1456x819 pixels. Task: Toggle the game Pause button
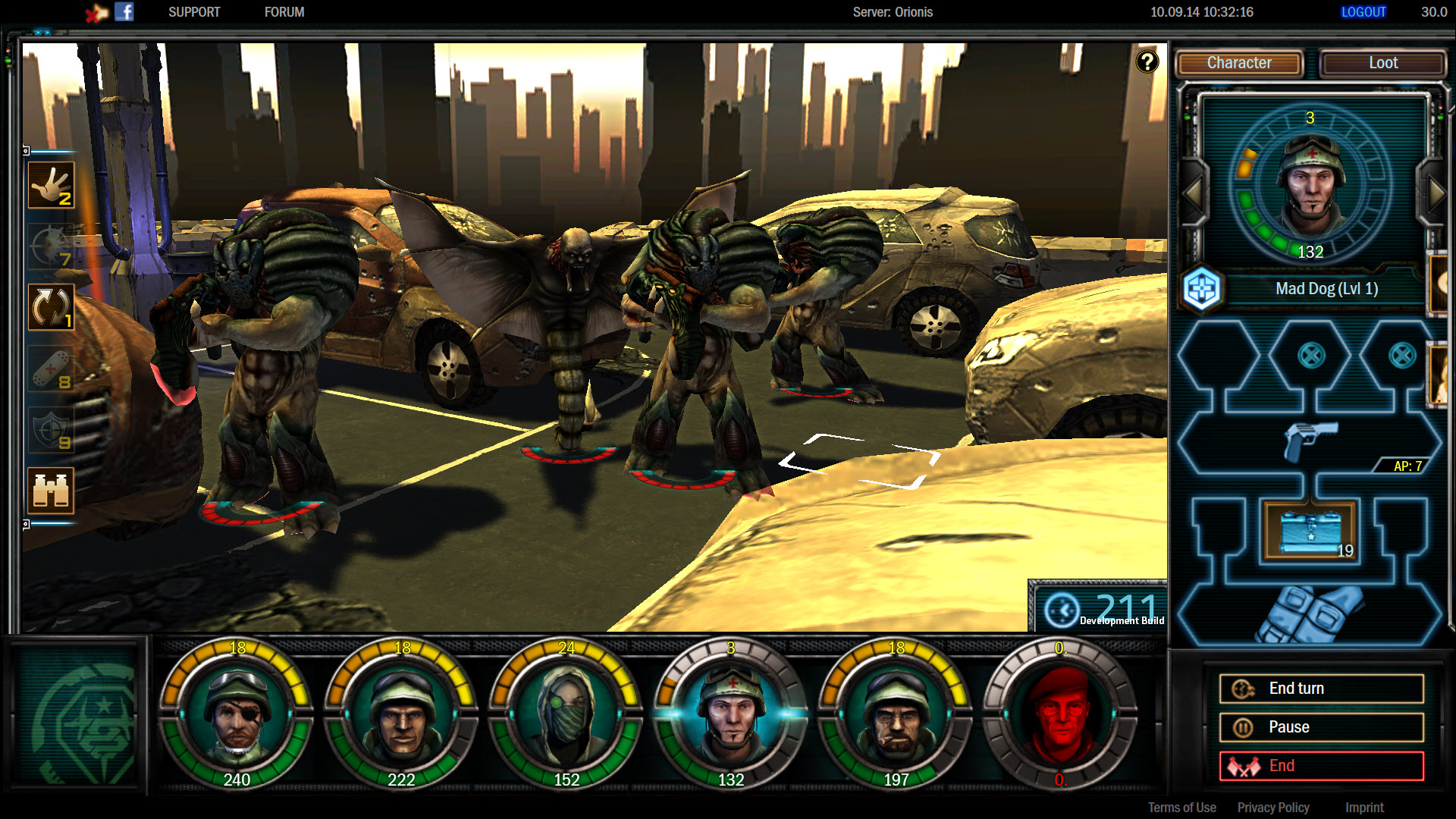click(1321, 726)
